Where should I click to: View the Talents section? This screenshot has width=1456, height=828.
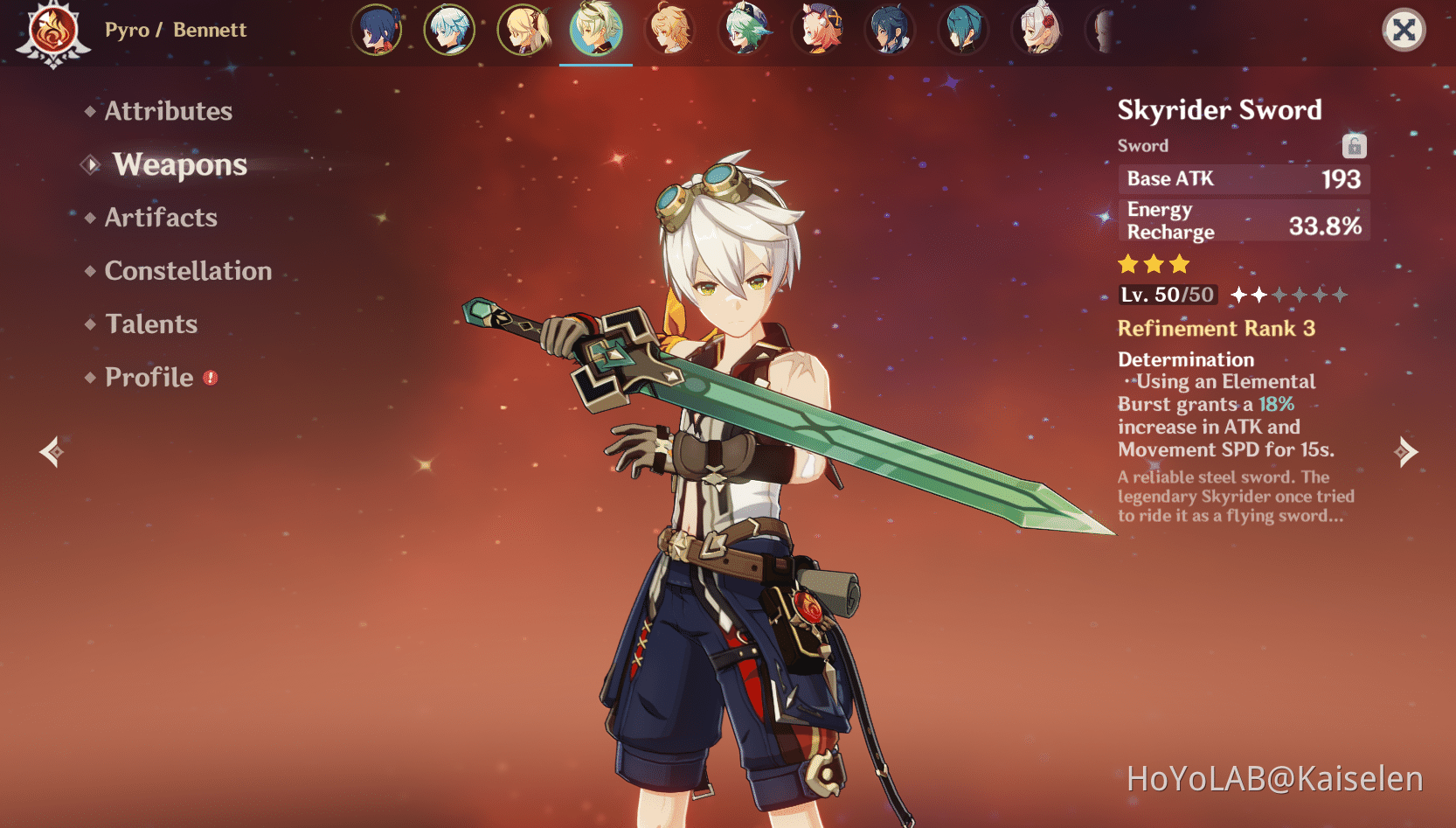pos(151,324)
